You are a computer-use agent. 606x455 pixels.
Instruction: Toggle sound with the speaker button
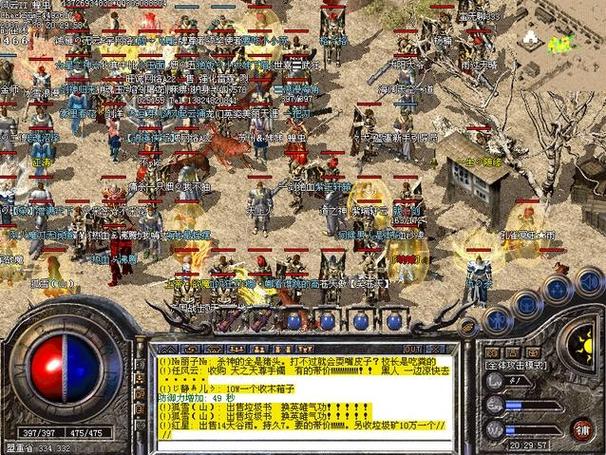(588, 281)
